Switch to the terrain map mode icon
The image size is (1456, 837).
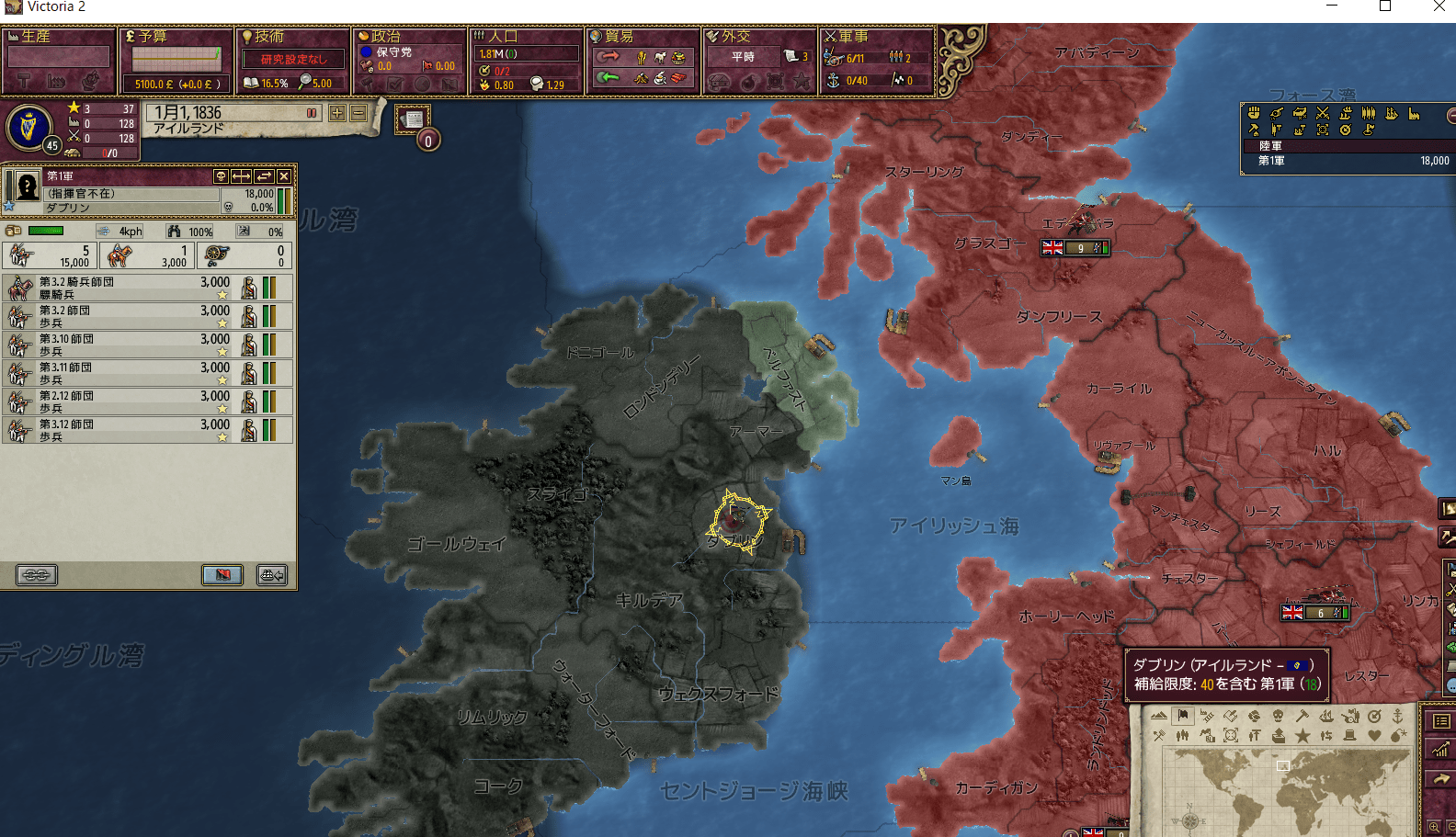1159,716
